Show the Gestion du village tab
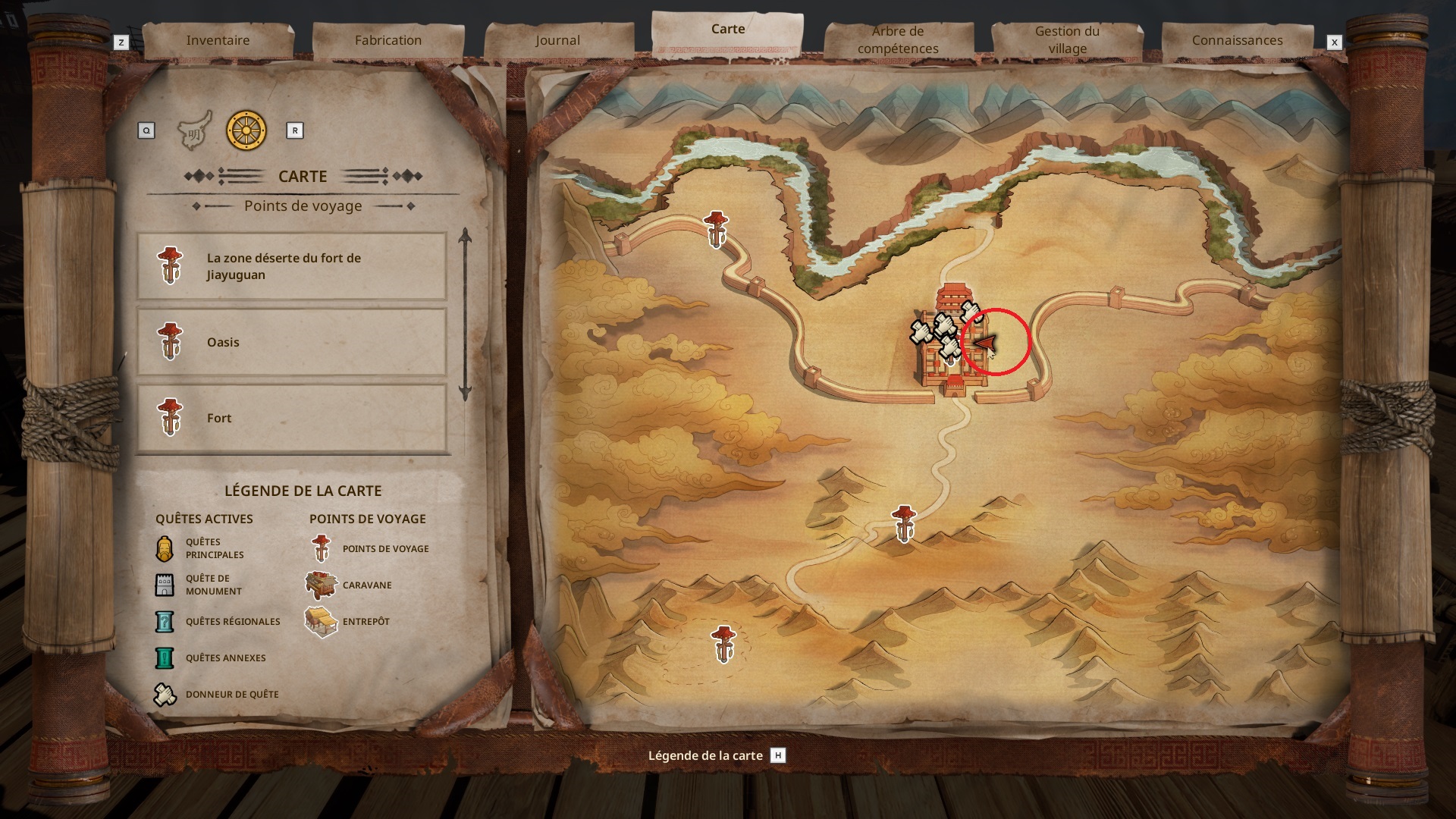 pos(1067,40)
